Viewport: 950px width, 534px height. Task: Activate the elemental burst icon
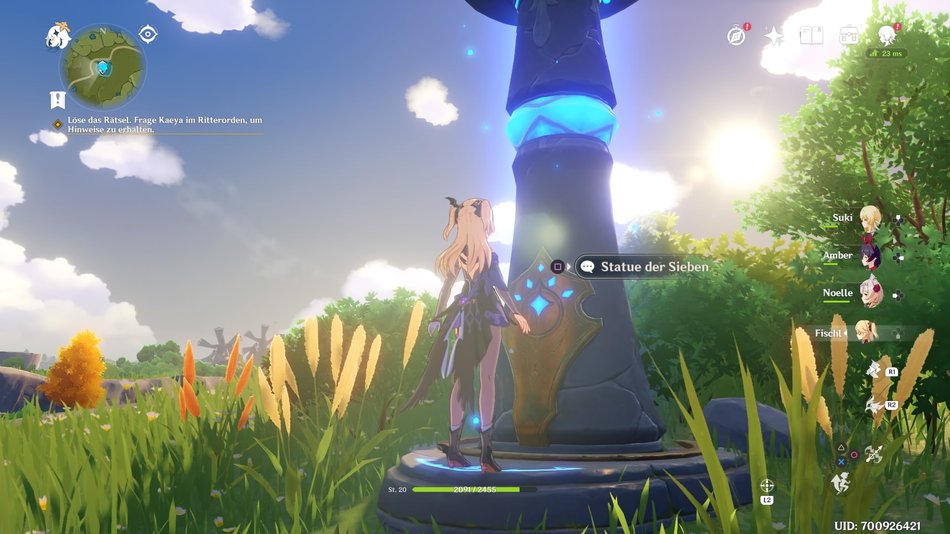pyautogui.click(x=873, y=405)
